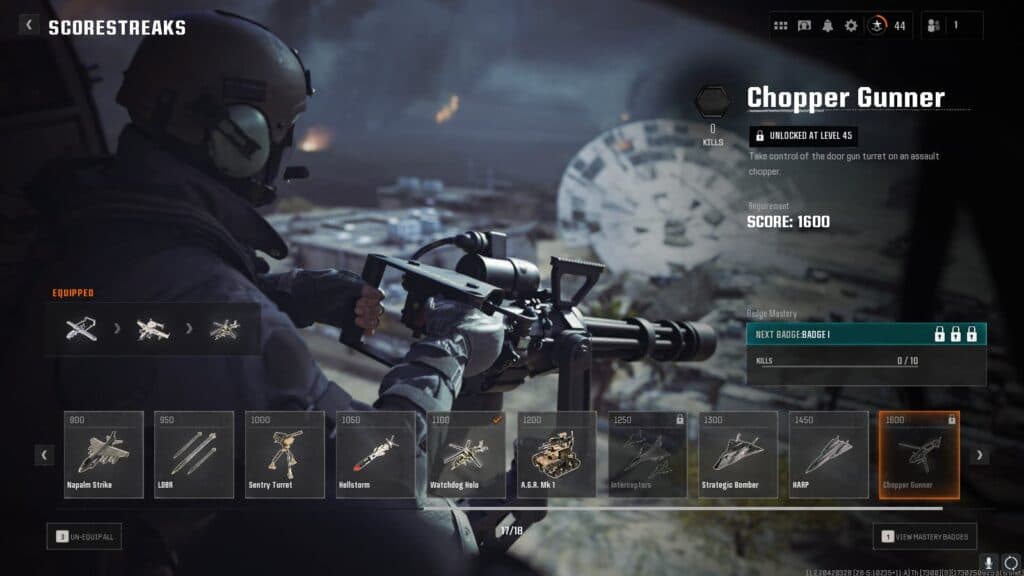1024x576 pixels.
Task: Select the A.G.R. Mk 1 scorestreak
Action: (557, 454)
